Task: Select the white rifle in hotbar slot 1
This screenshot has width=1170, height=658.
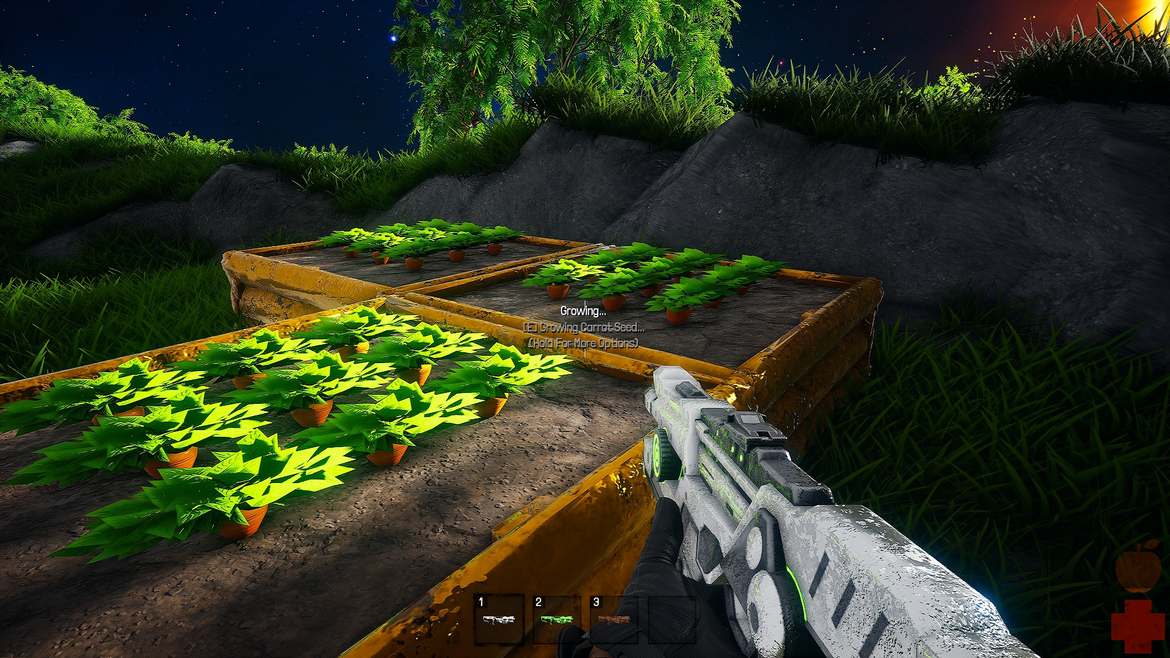Action: coord(498,619)
